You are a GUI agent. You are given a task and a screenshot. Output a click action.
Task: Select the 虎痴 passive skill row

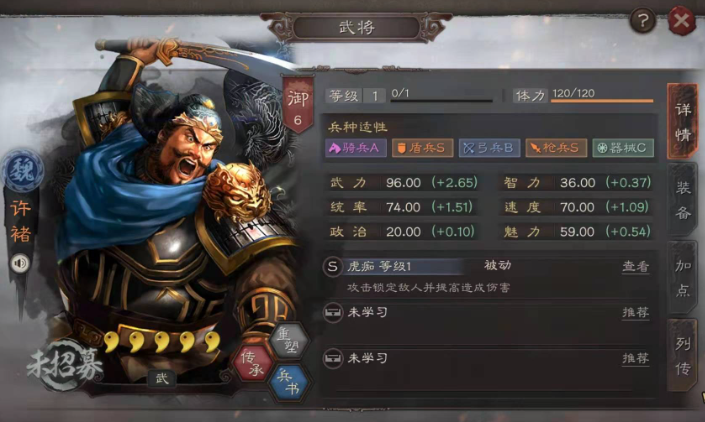coord(450,267)
